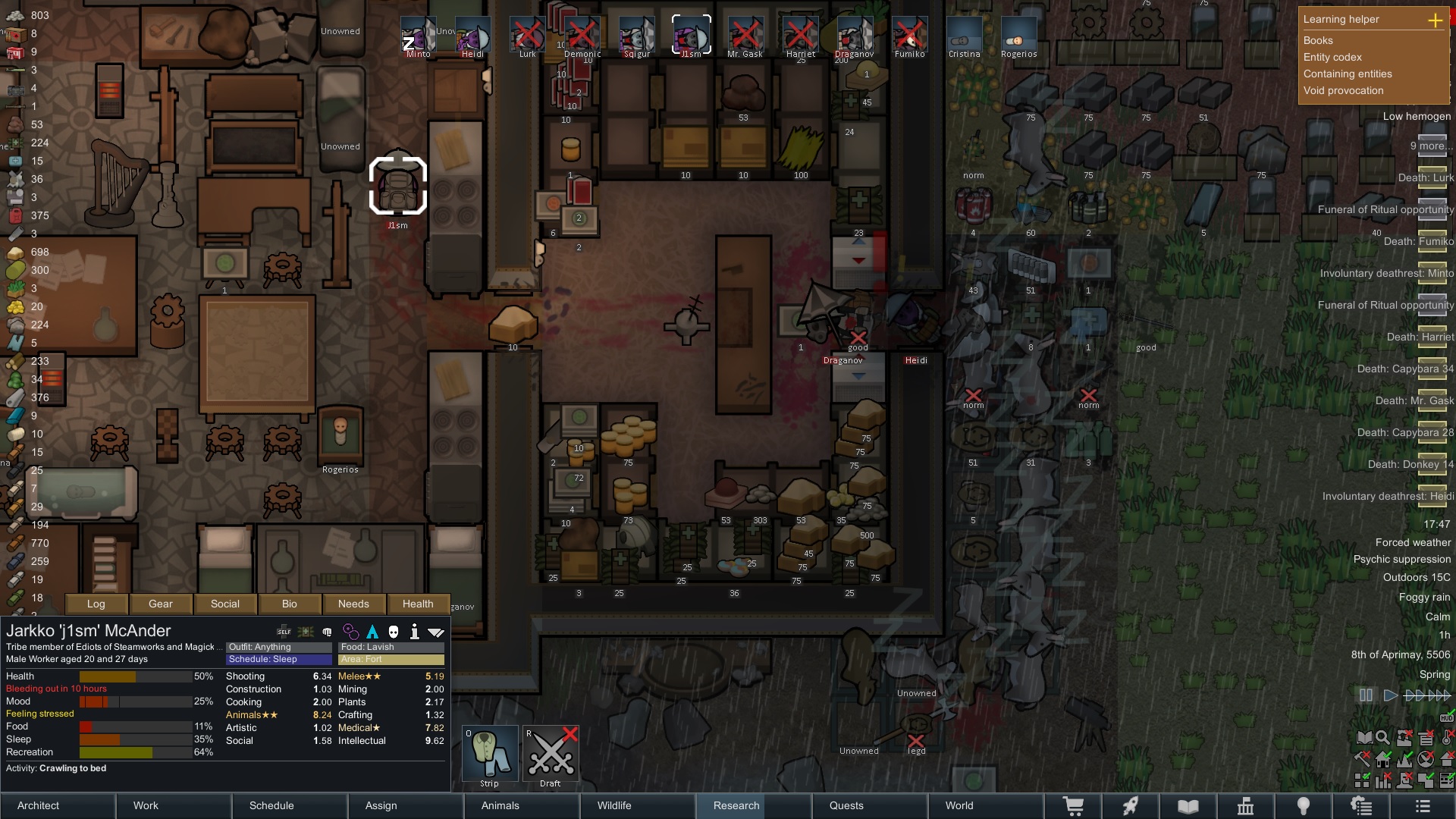Show the Social tab
1456x819 pixels.
pyautogui.click(x=225, y=604)
